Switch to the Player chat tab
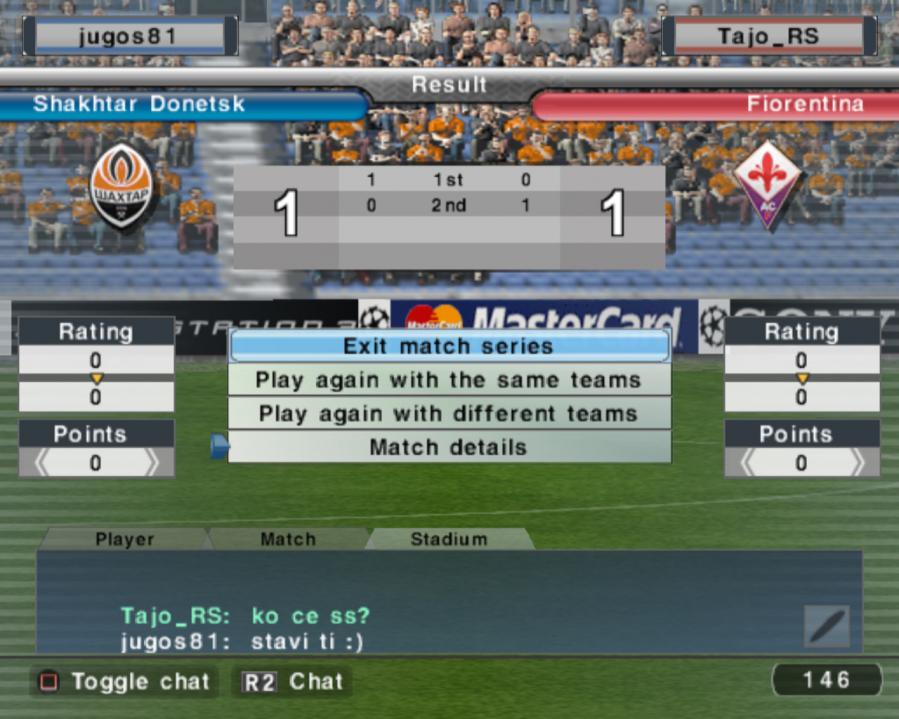This screenshot has width=899, height=719. tap(125, 539)
